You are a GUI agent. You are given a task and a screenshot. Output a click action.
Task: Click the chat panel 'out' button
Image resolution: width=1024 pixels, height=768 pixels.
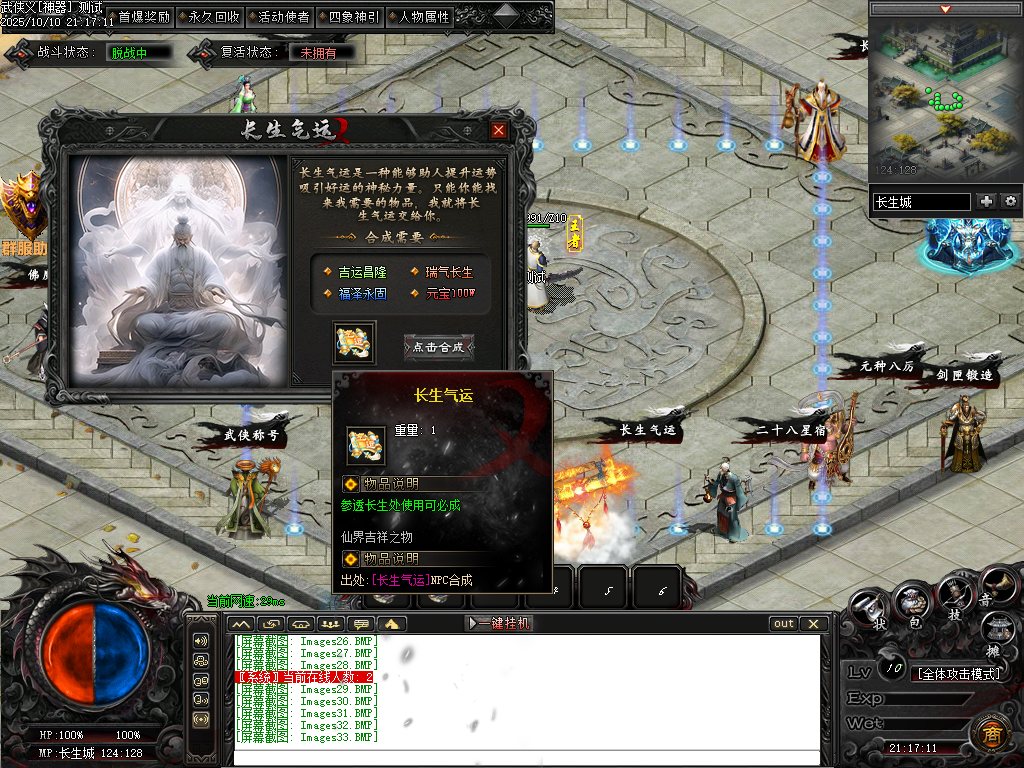pyautogui.click(x=784, y=623)
